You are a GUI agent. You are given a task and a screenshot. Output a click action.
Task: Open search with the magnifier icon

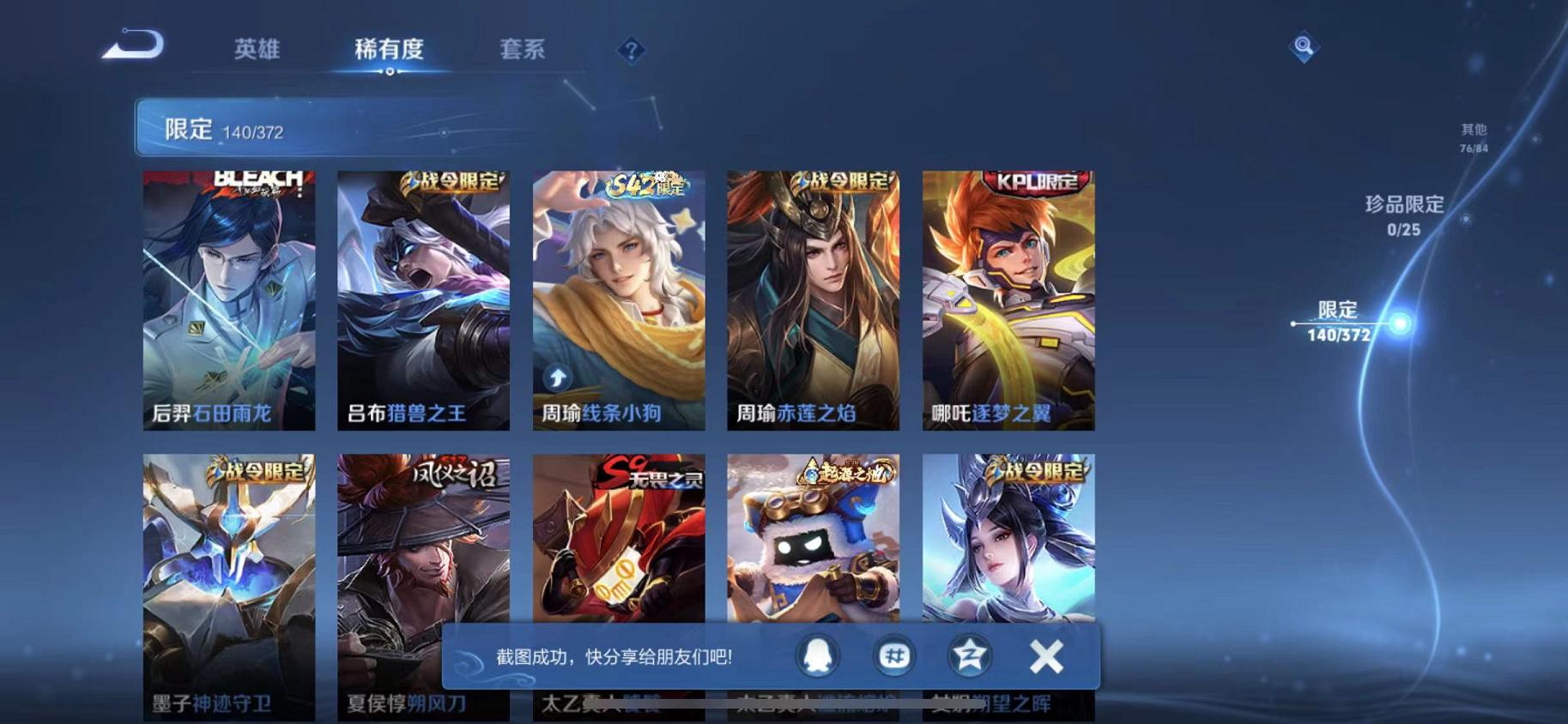point(1305,47)
